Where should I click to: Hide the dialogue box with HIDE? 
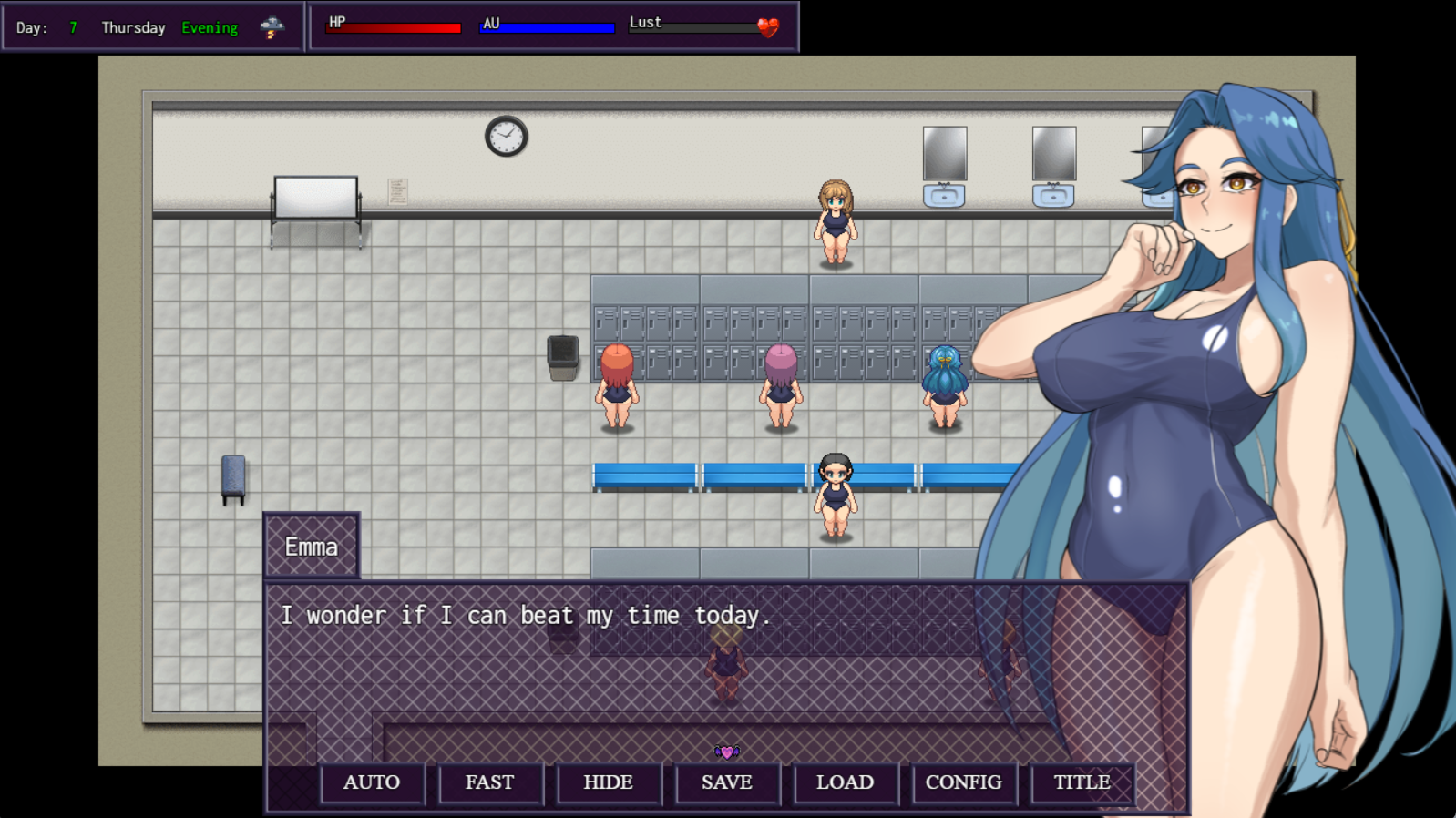click(609, 782)
